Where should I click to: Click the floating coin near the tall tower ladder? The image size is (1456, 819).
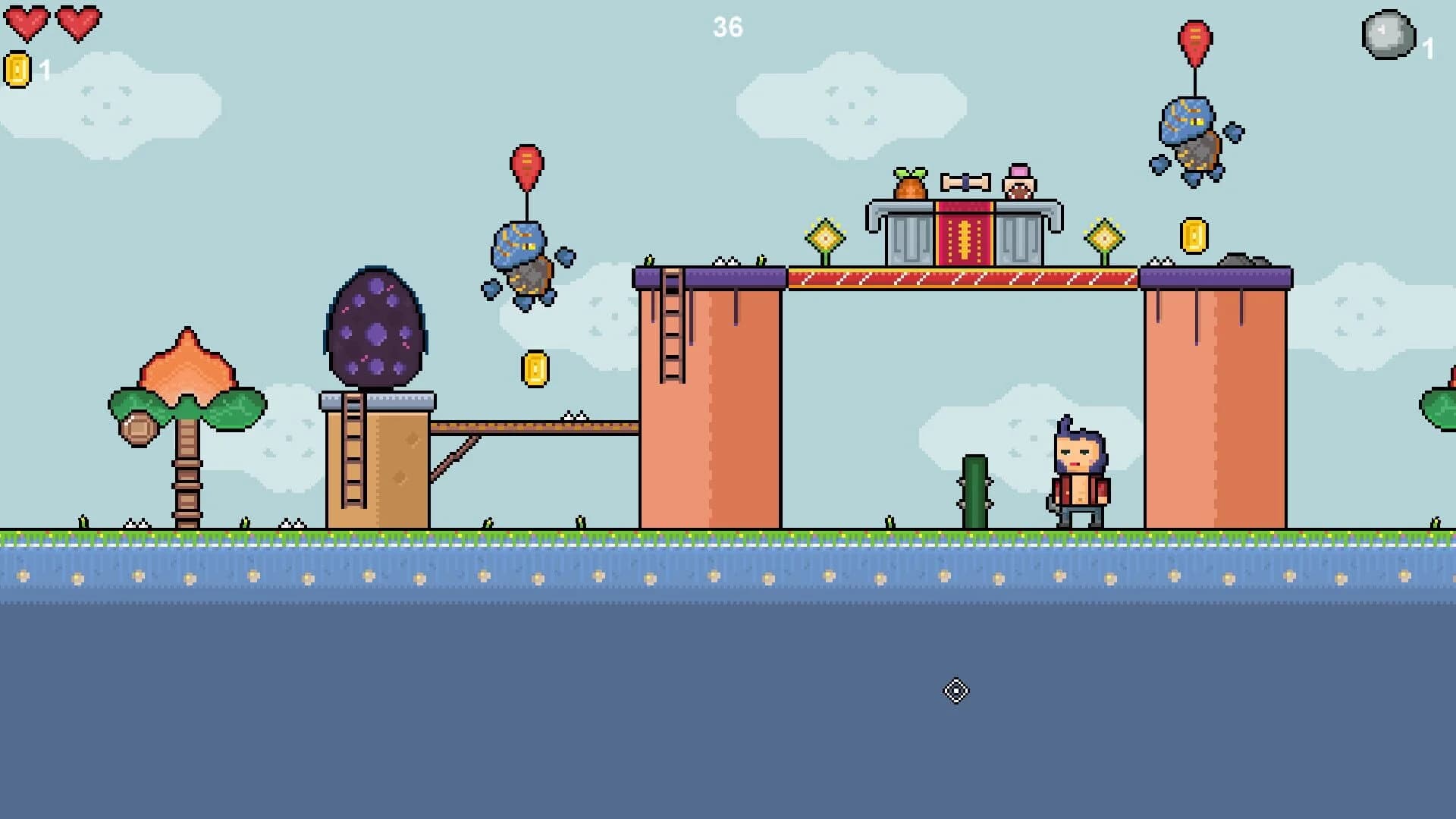pyautogui.click(x=535, y=369)
